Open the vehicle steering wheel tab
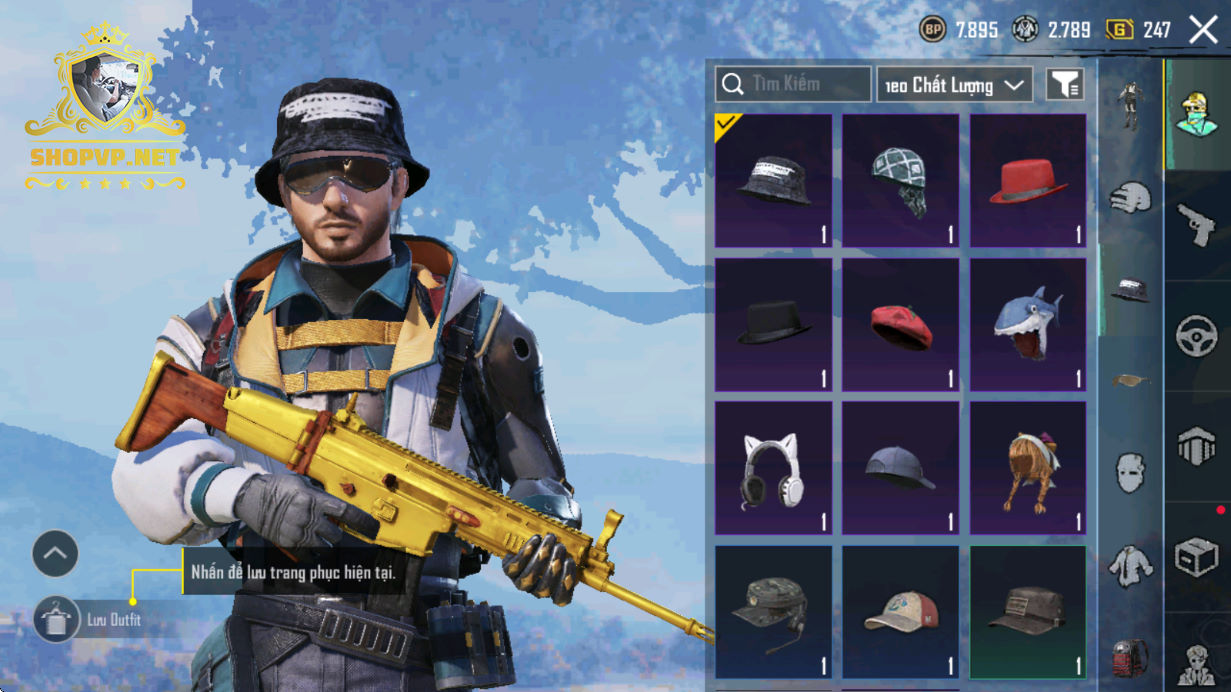The width and height of the screenshot is (1231, 692). (x=1197, y=336)
